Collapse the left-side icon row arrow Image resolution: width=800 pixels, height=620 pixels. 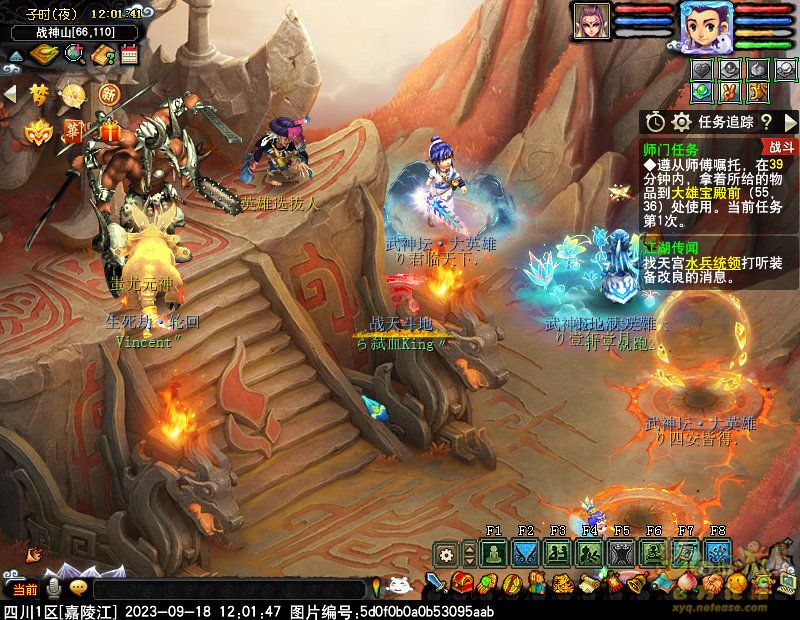pos(10,94)
